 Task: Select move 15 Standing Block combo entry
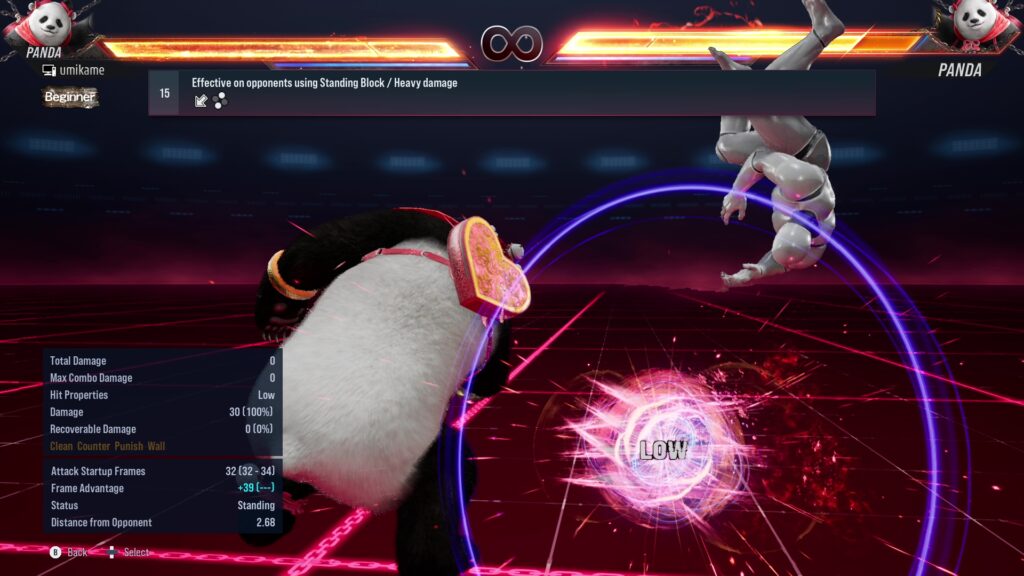tap(511, 92)
